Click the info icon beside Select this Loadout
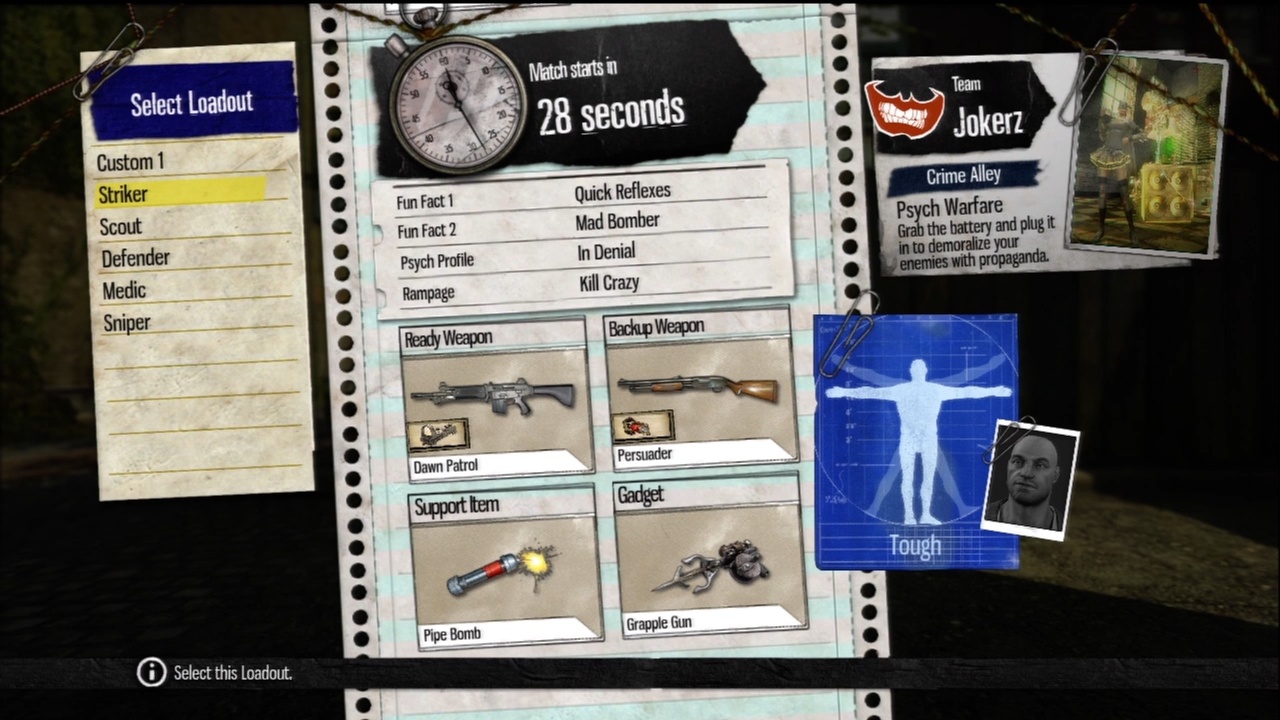The image size is (1280, 720). [x=150, y=673]
